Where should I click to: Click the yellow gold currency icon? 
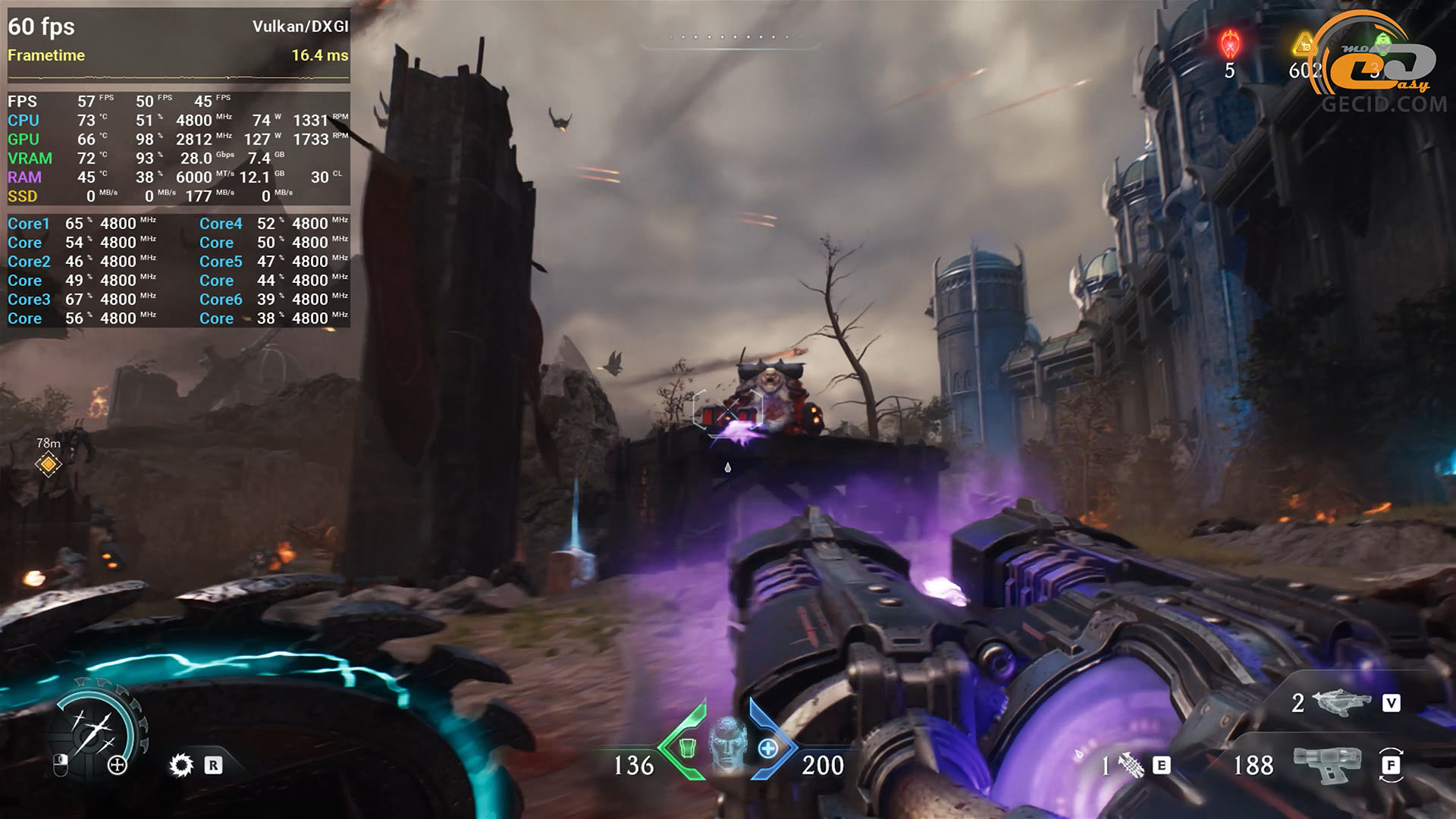(x=1304, y=44)
